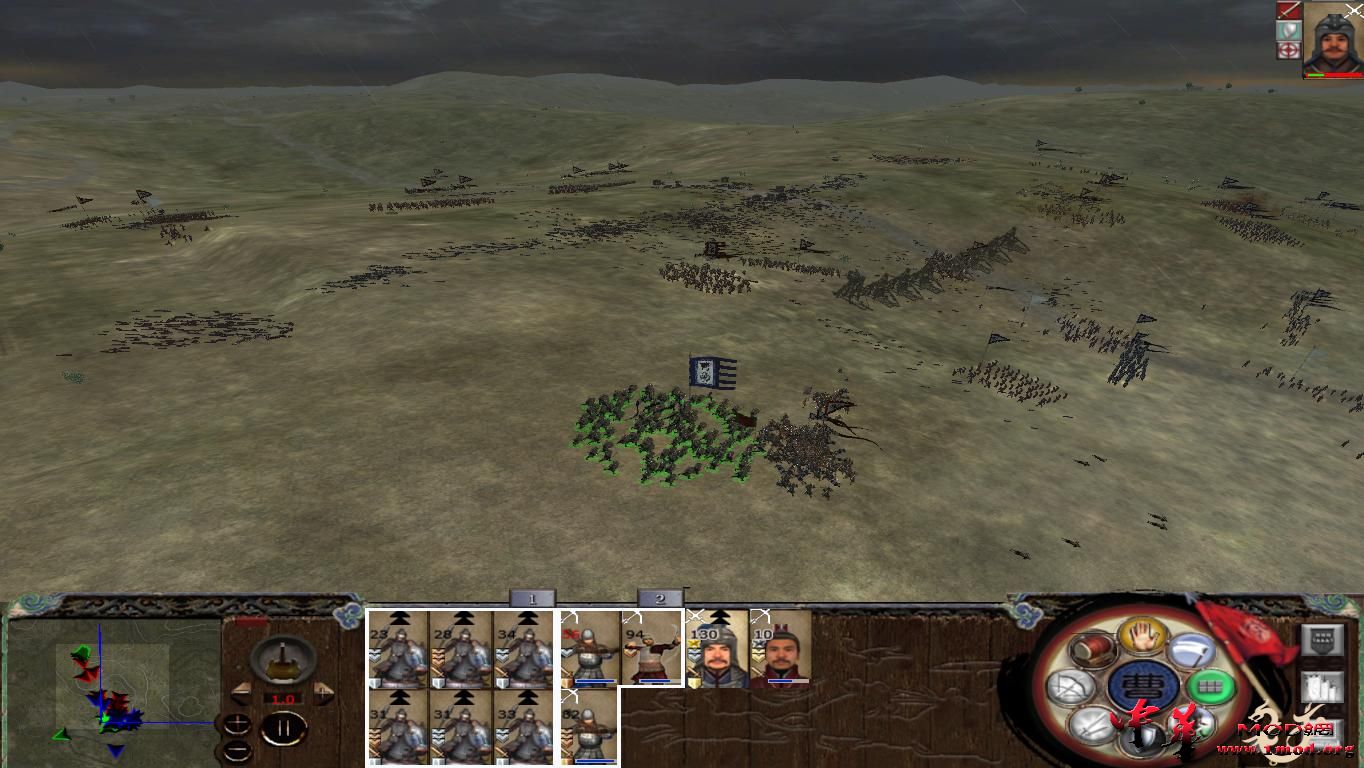
Task: Click the battle scrolls details icon
Action: [x=1323, y=687]
